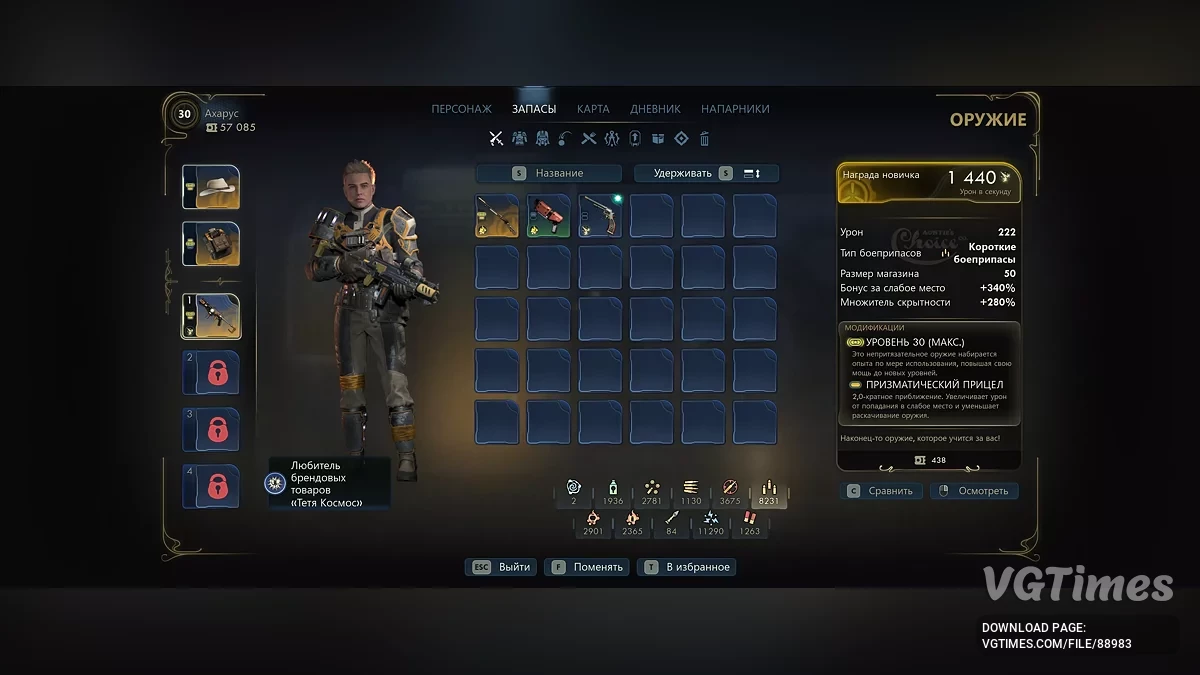This screenshot has height=675, width=1200.
Task: Switch to the ПЕРСОНАЖ tab
Action: point(461,109)
